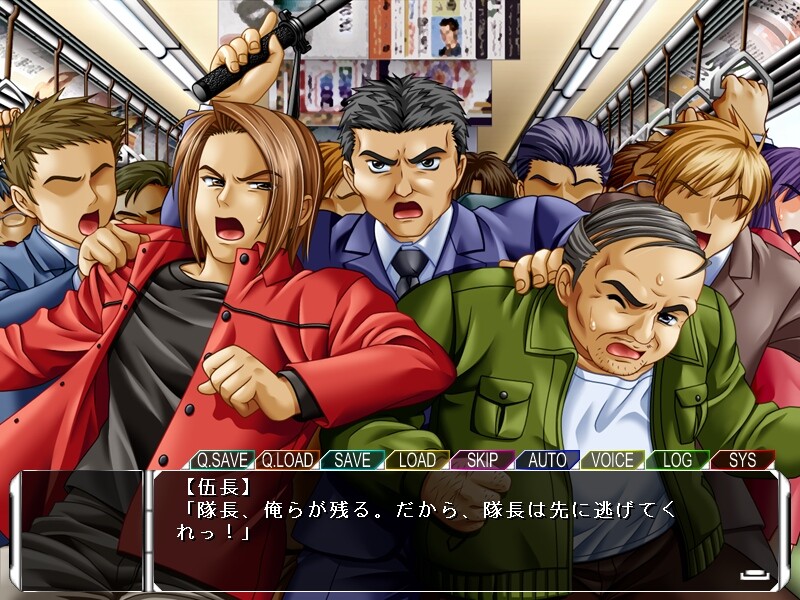This screenshot has height=600, width=800.
Task: Open the SAVE menu
Action: [x=352, y=460]
